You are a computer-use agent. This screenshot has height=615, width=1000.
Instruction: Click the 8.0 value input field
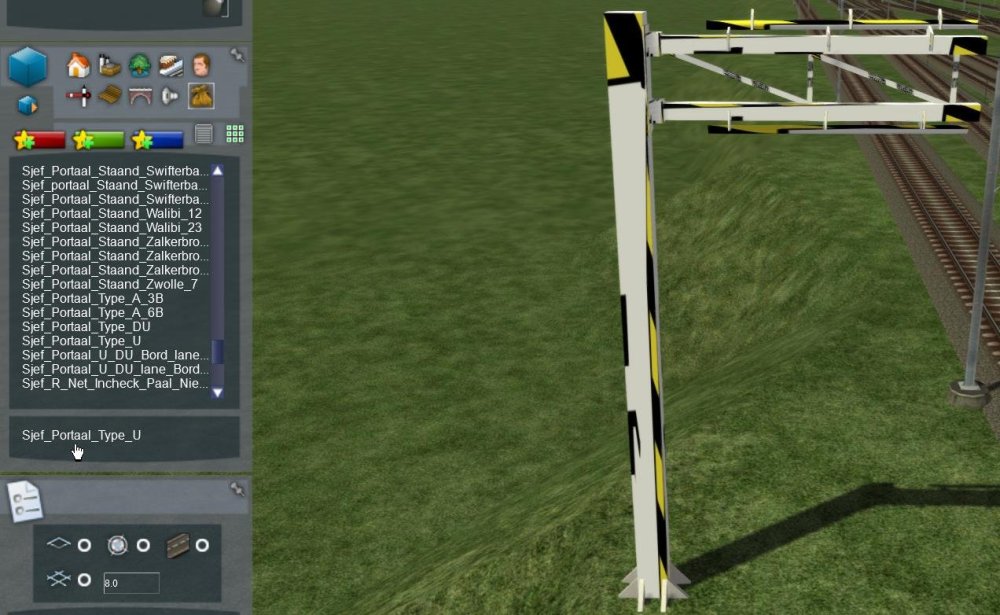[131, 582]
